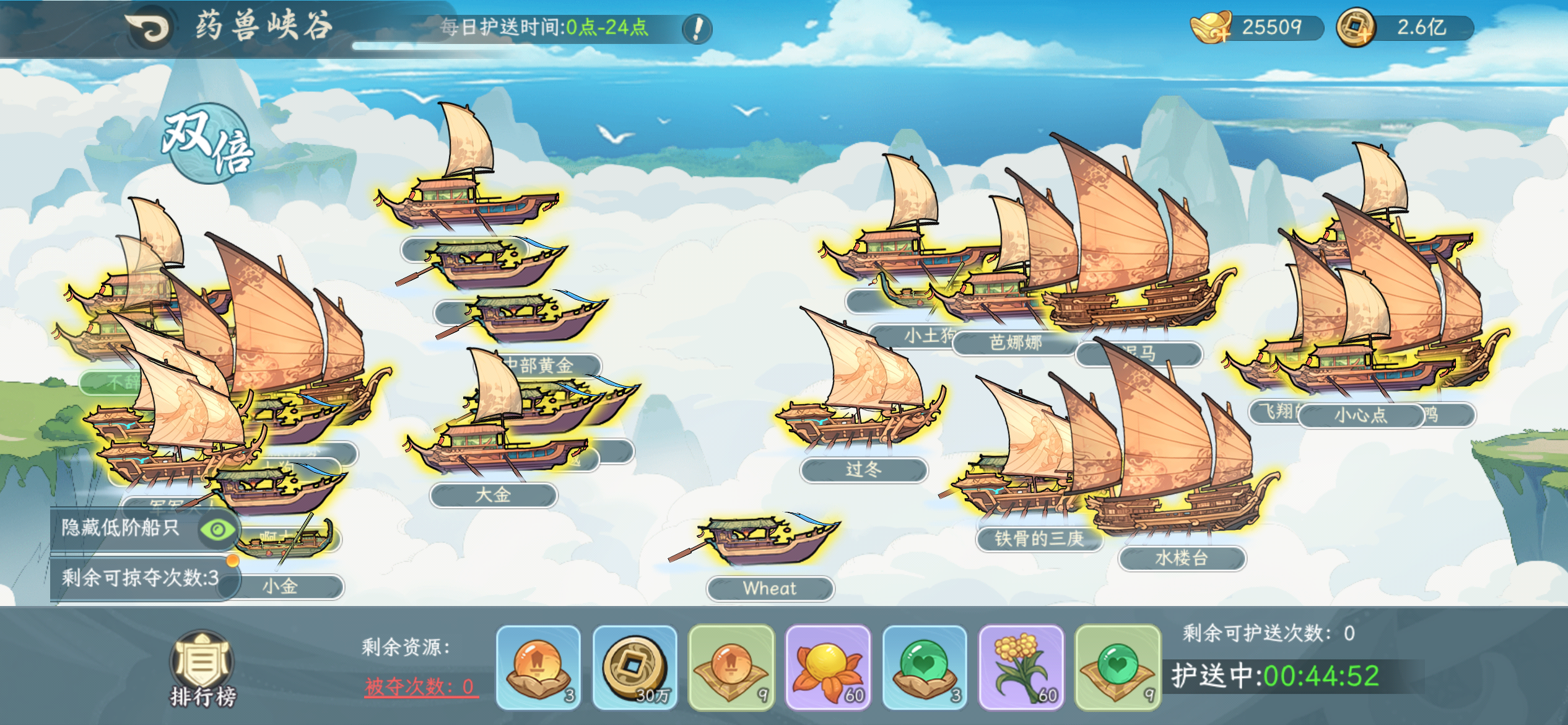The width and height of the screenshot is (1568, 725).
Task: Select the orange orb resource showing 3
Action: pyautogui.click(x=539, y=668)
